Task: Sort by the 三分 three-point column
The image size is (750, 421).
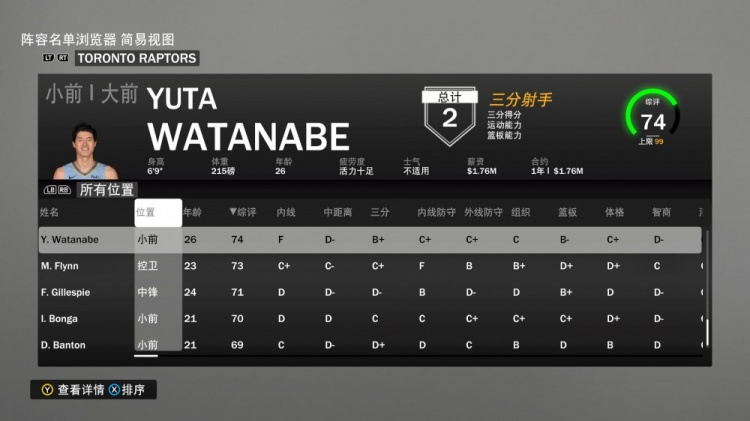Action: pos(380,212)
